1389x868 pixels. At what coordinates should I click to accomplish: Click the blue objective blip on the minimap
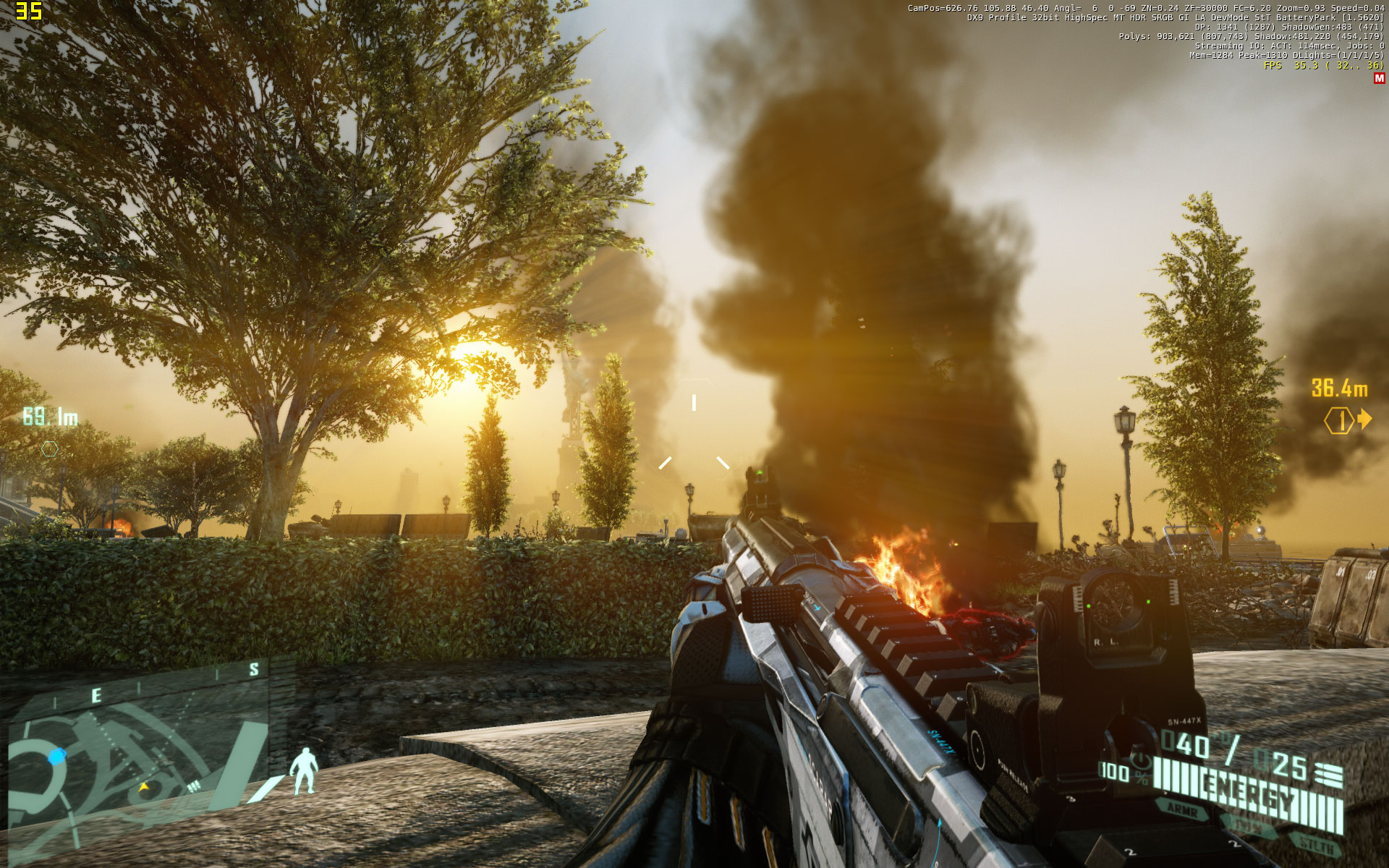[57, 756]
